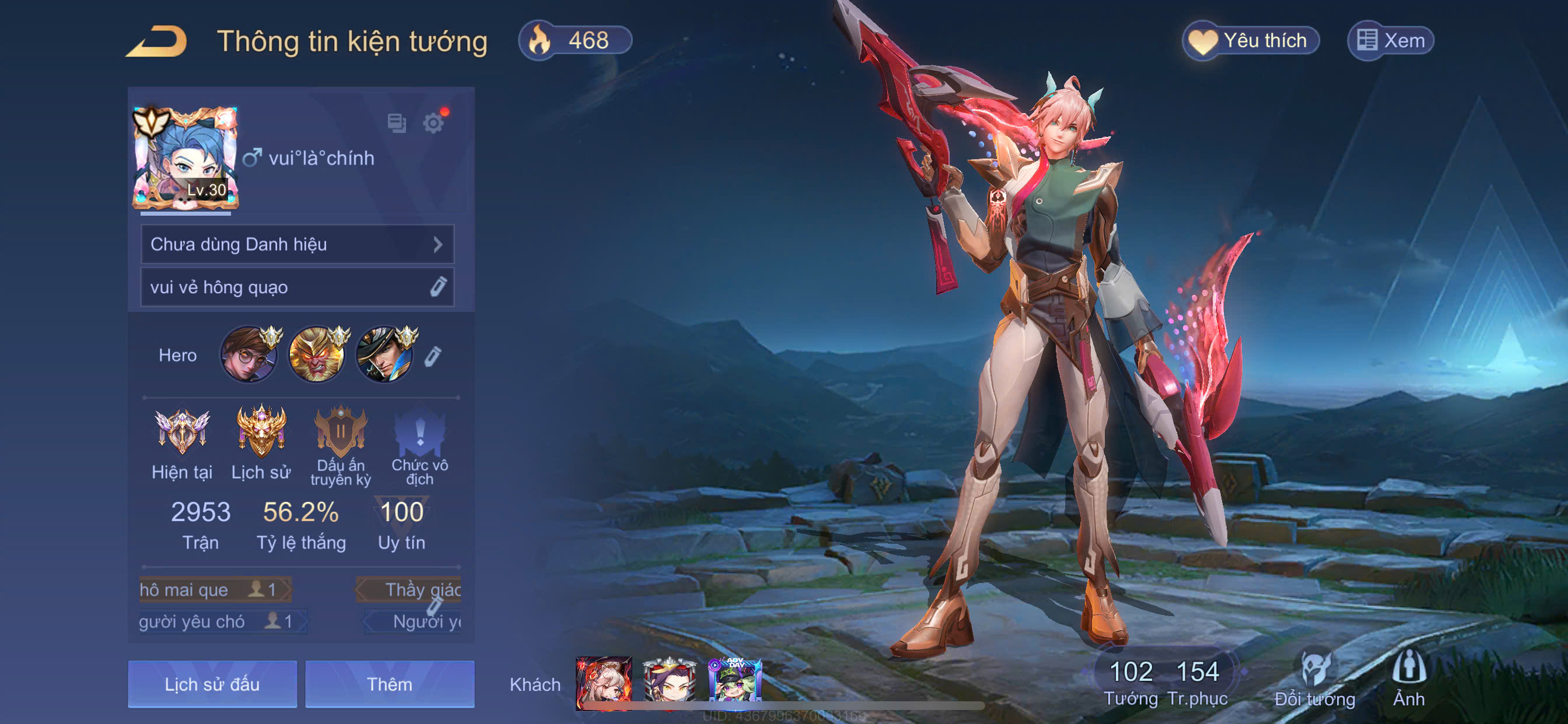1568x724 pixels.
Task: Open profile settings gear icon
Action: click(x=433, y=124)
